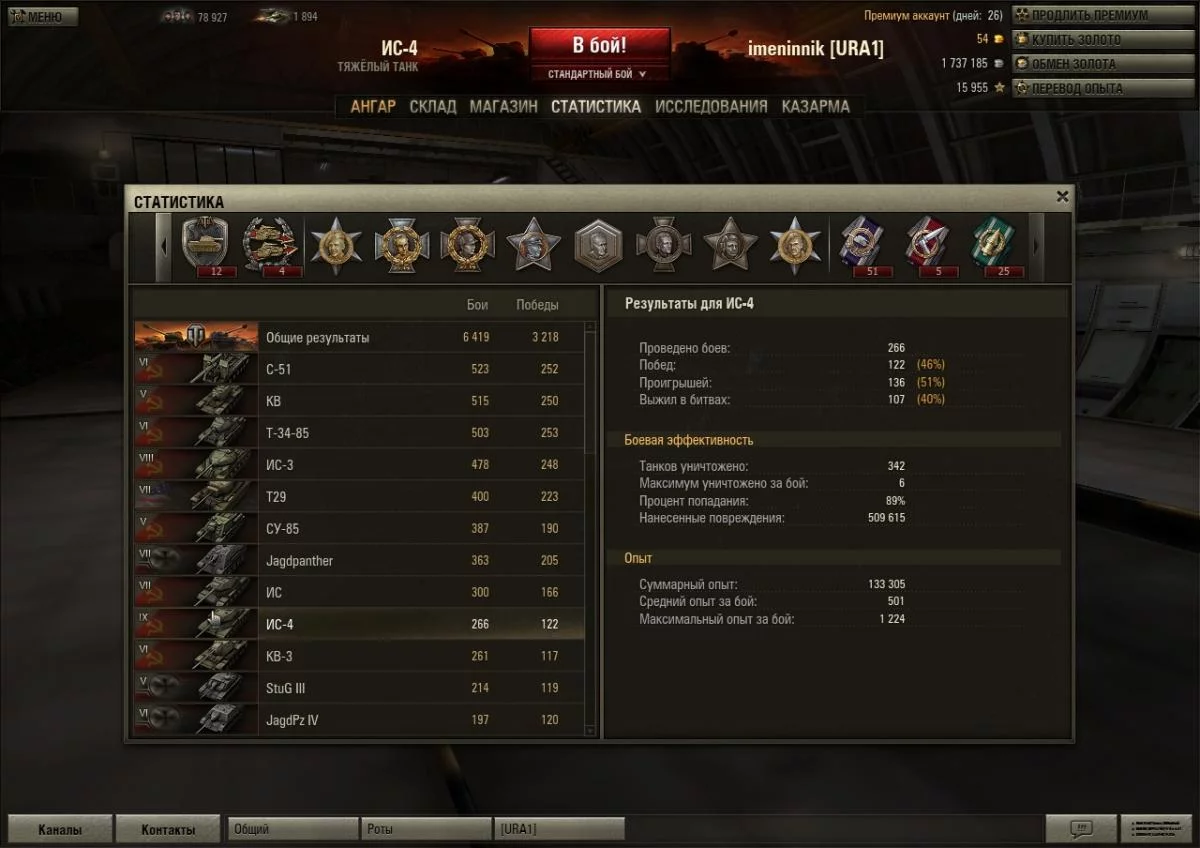Start the battle with В бой! button

[599, 46]
